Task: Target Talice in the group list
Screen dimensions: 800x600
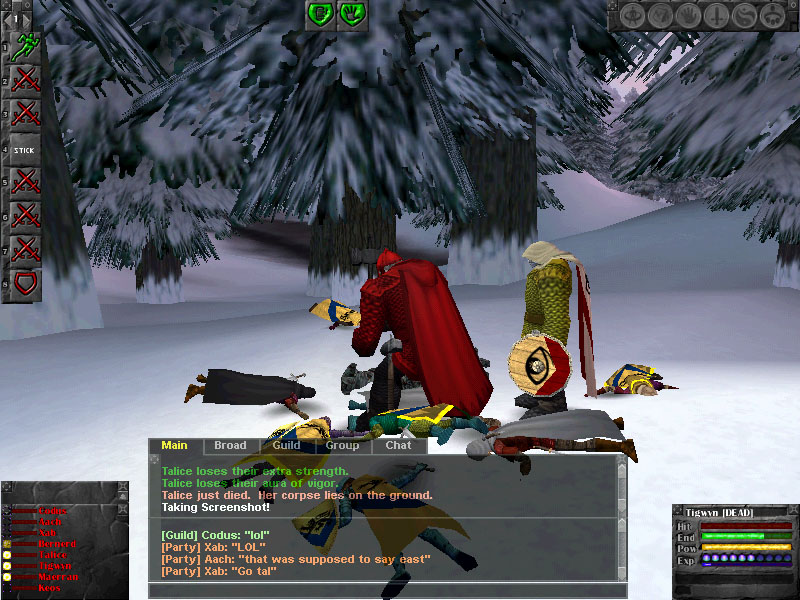Action: (x=52, y=555)
